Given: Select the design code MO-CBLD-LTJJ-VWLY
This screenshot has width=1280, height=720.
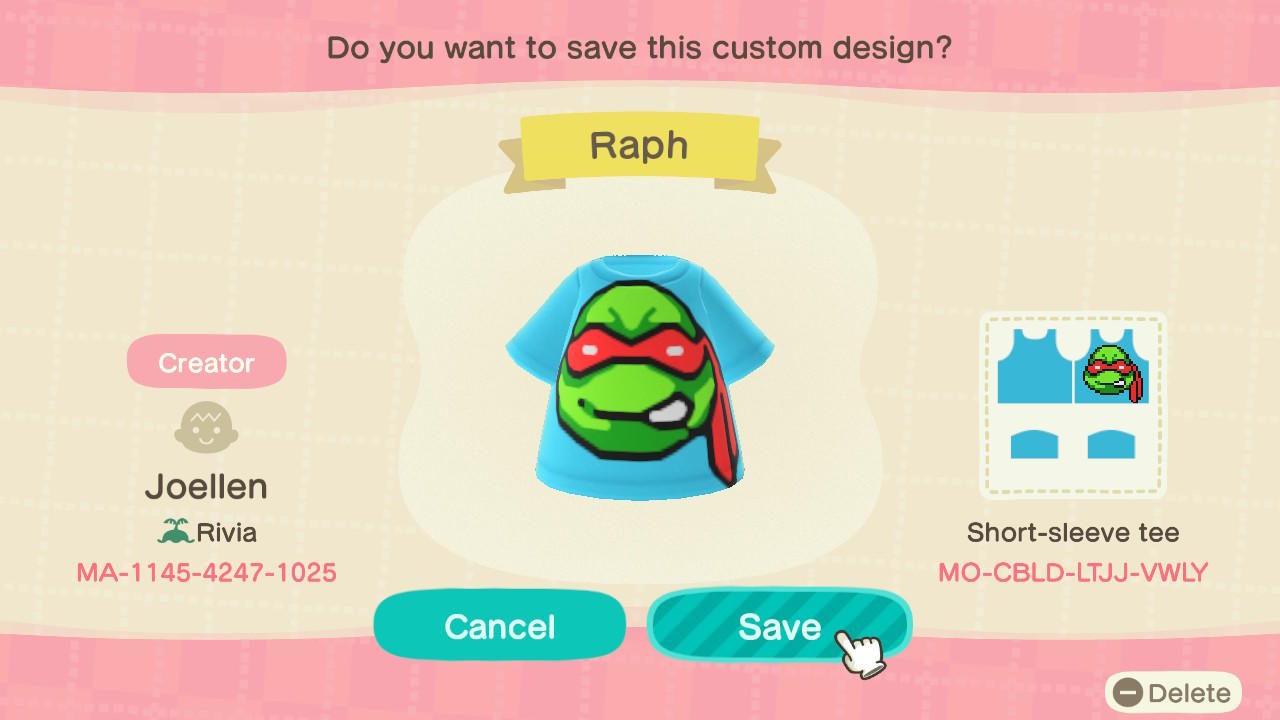Looking at the screenshot, I should pyautogui.click(x=1072, y=572).
